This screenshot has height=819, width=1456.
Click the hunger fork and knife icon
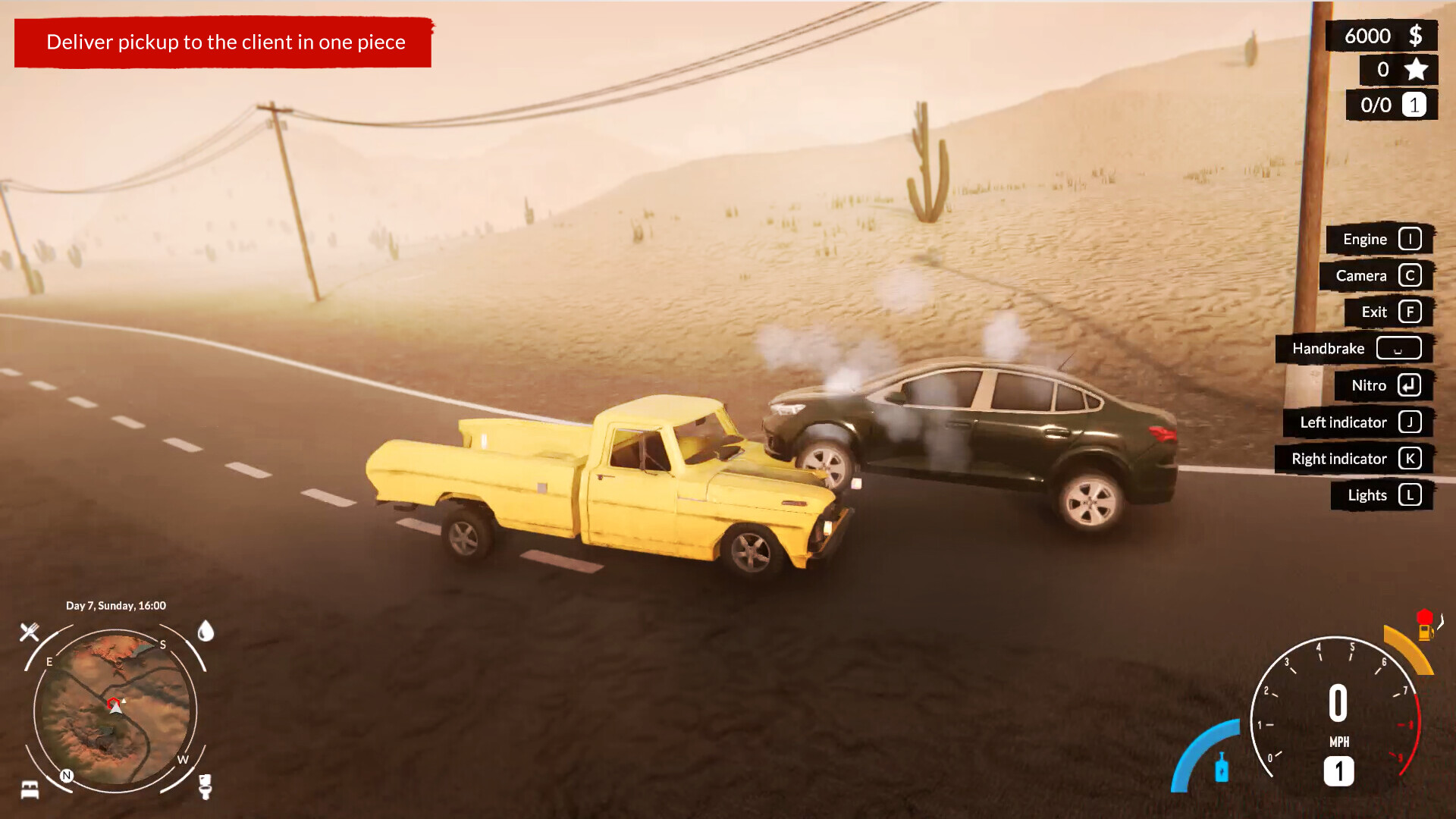pyautogui.click(x=29, y=631)
